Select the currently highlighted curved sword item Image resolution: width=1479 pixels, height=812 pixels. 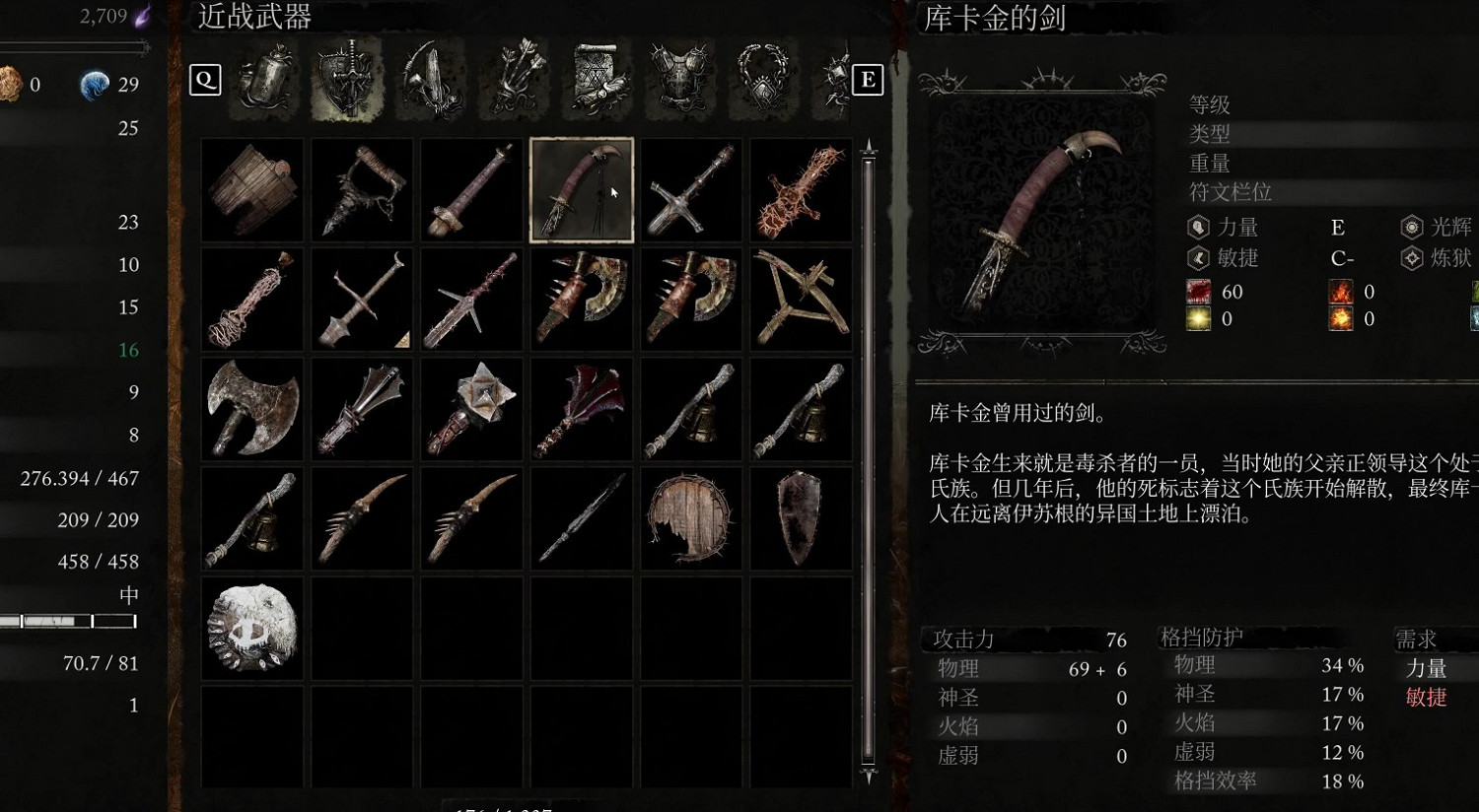click(x=581, y=188)
